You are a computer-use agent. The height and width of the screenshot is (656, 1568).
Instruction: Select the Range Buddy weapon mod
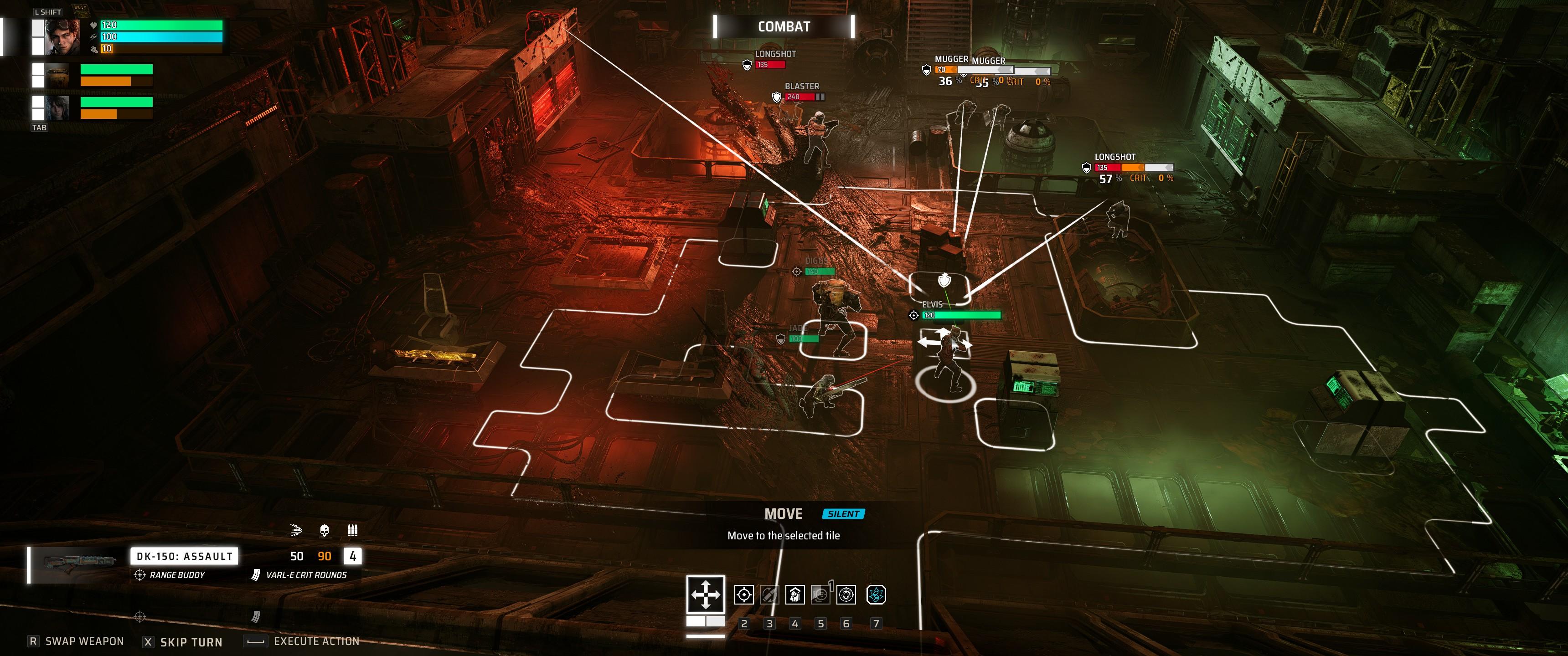click(176, 575)
